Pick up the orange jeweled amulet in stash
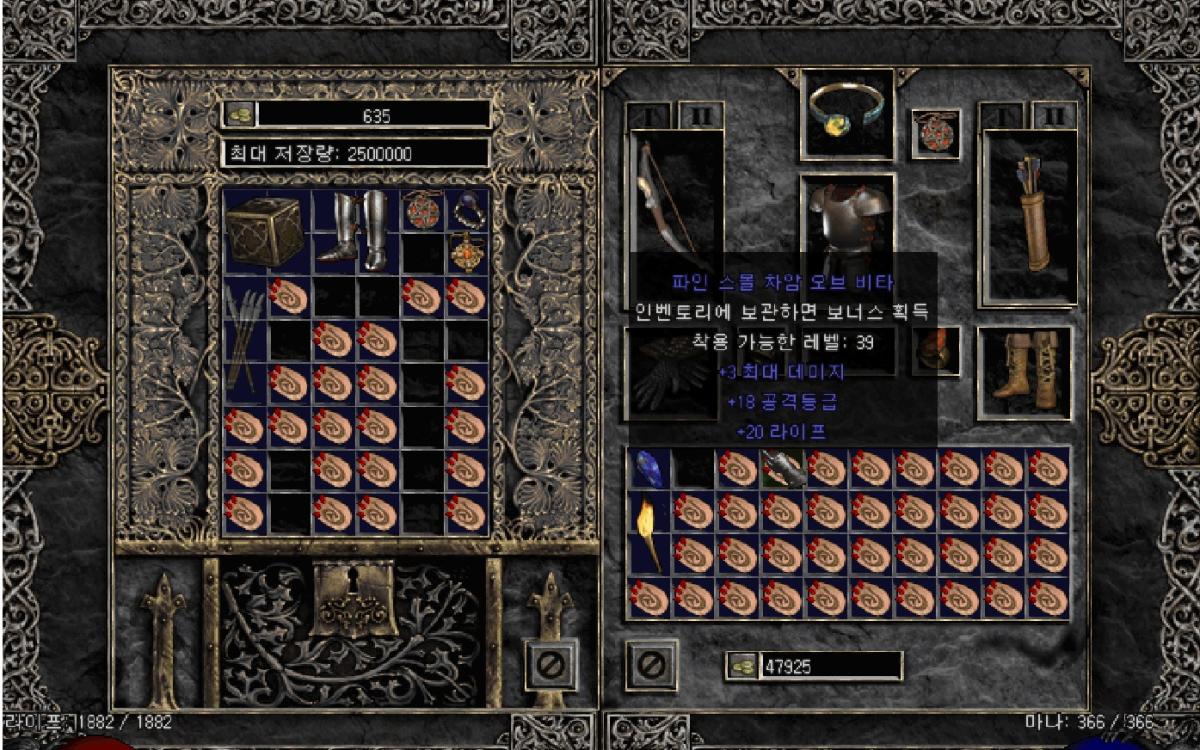Screen dimensions: 1200x750 click(466, 253)
